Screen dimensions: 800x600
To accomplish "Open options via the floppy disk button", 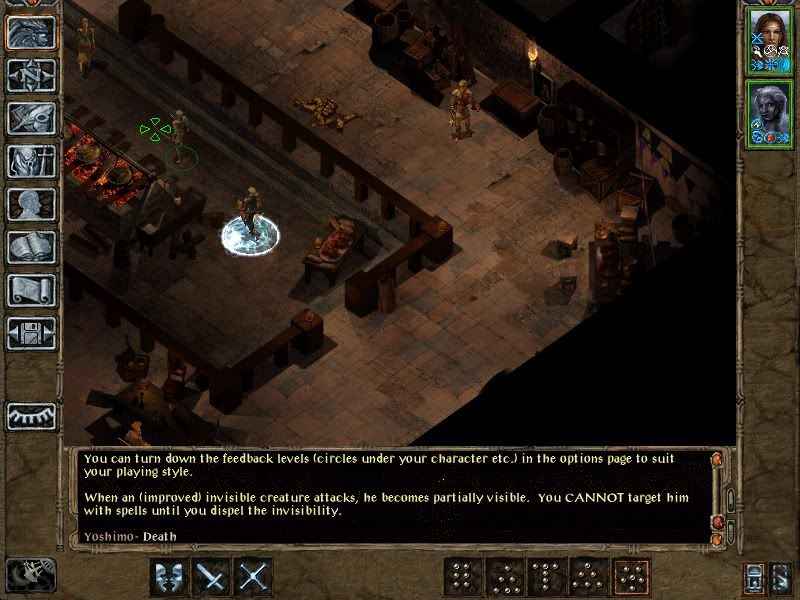I will pos(31,333).
